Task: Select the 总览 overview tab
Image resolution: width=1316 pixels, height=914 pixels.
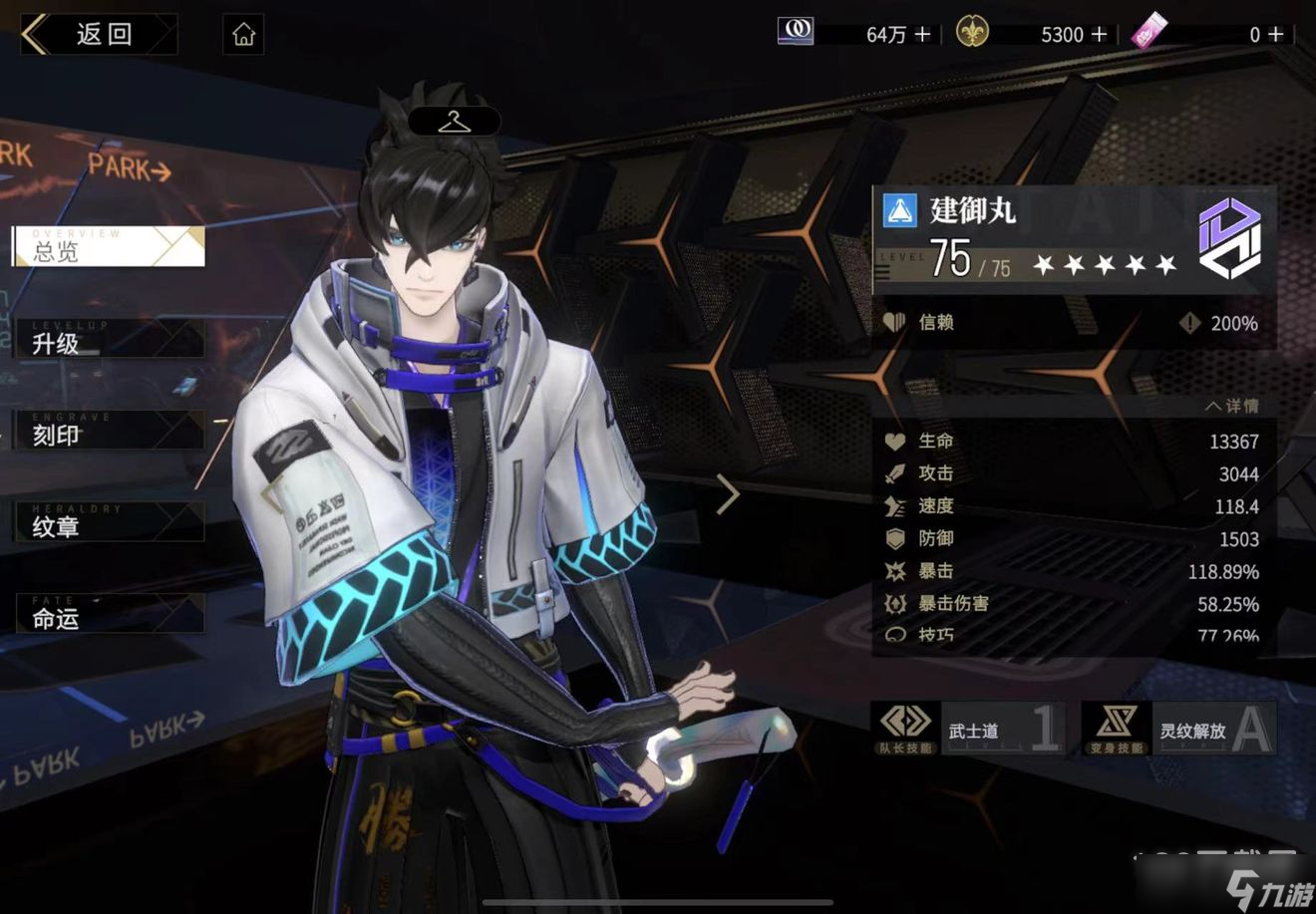Action: click(x=108, y=247)
